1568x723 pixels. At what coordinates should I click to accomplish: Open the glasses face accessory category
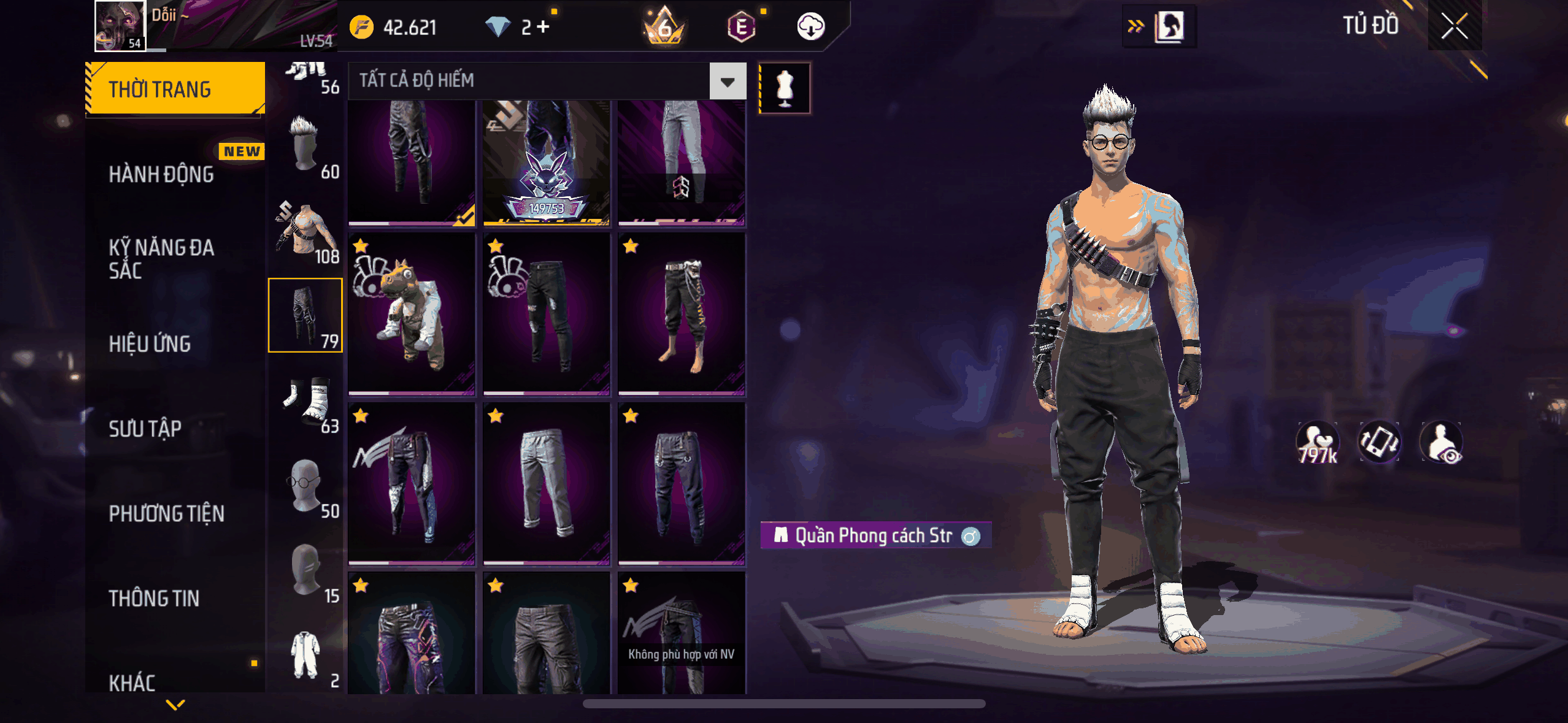tap(306, 485)
